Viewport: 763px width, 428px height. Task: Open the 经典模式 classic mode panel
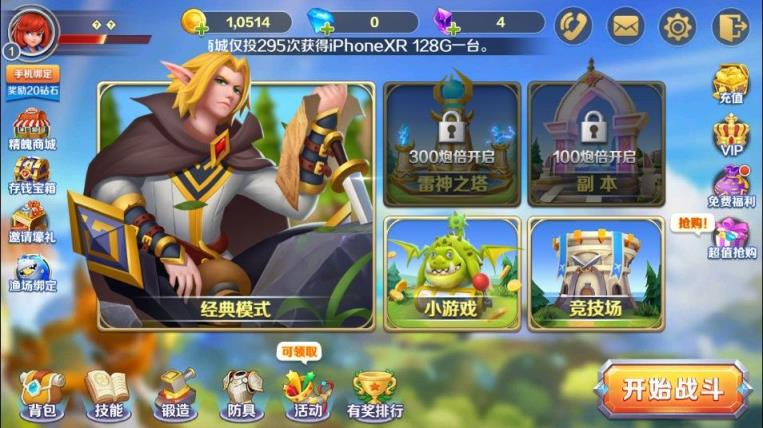click(x=235, y=205)
